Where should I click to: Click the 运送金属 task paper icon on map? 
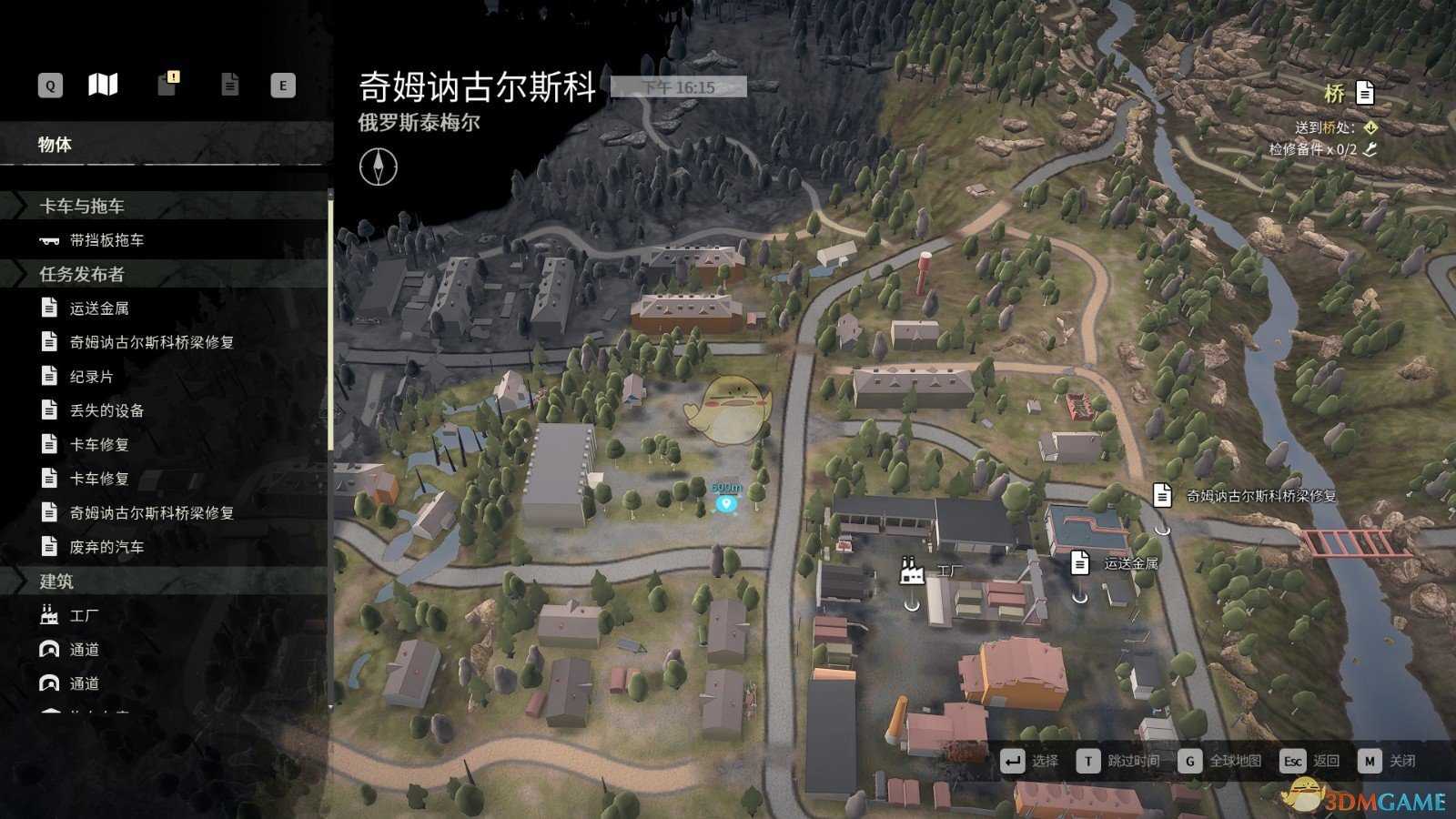(1080, 563)
